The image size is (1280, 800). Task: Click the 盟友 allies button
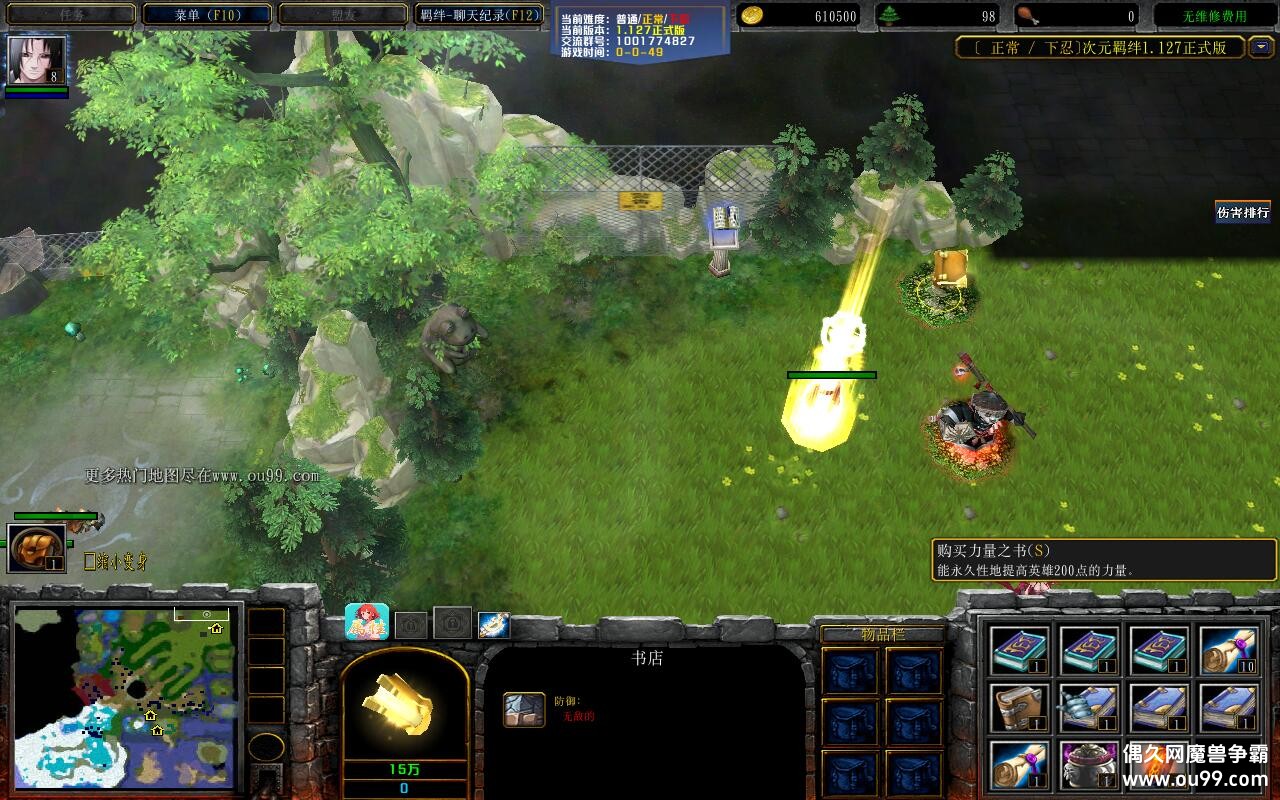tap(343, 15)
